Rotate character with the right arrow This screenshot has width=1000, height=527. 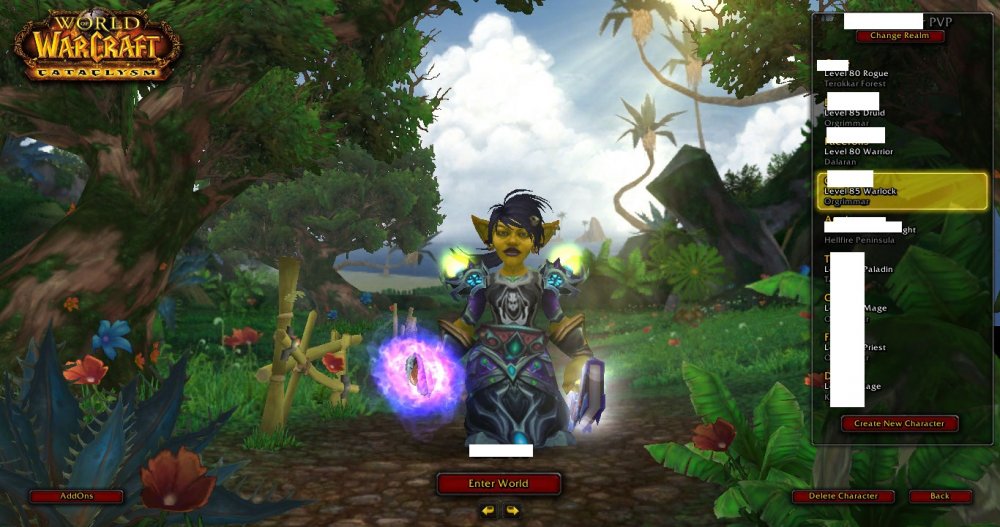coord(512,511)
